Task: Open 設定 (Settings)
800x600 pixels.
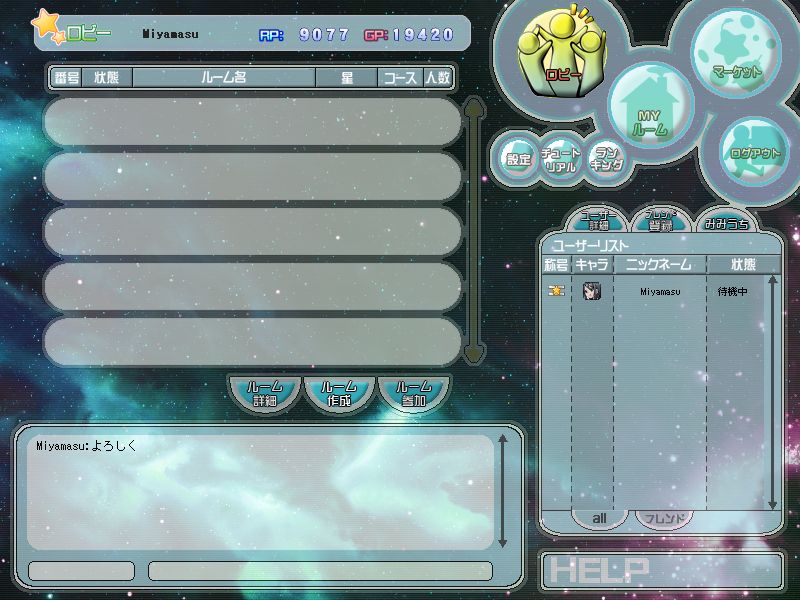Action: (x=518, y=159)
